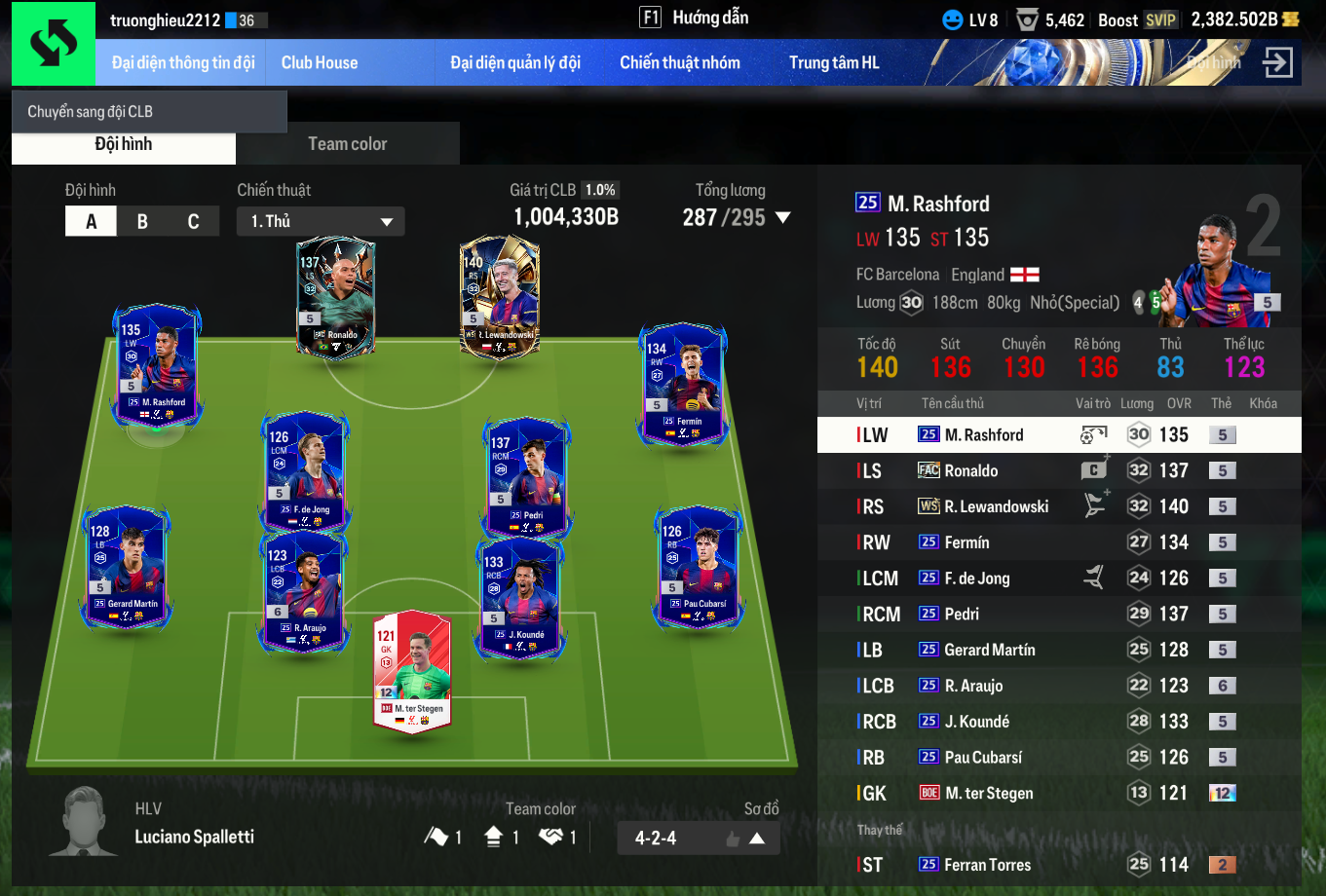
Task: Open the F1 Hướng dẫn guide
Action: [694, 18]
